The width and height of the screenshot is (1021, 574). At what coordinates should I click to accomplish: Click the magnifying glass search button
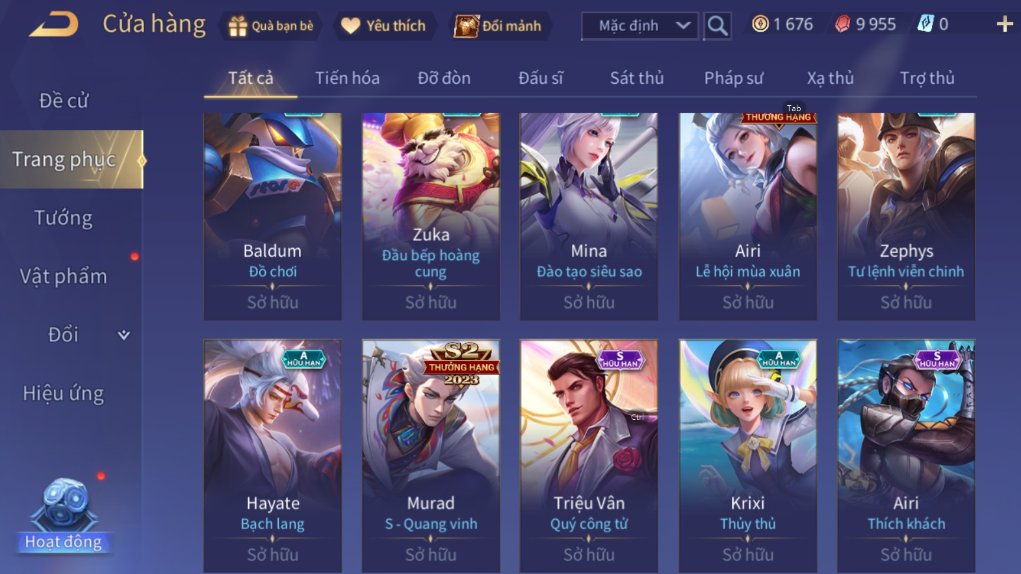tap(717, 26)
